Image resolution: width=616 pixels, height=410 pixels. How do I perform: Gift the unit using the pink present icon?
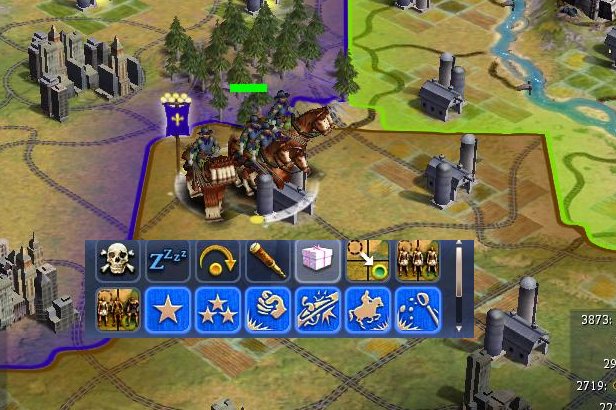pyautogui.click(x=316, y=260)
